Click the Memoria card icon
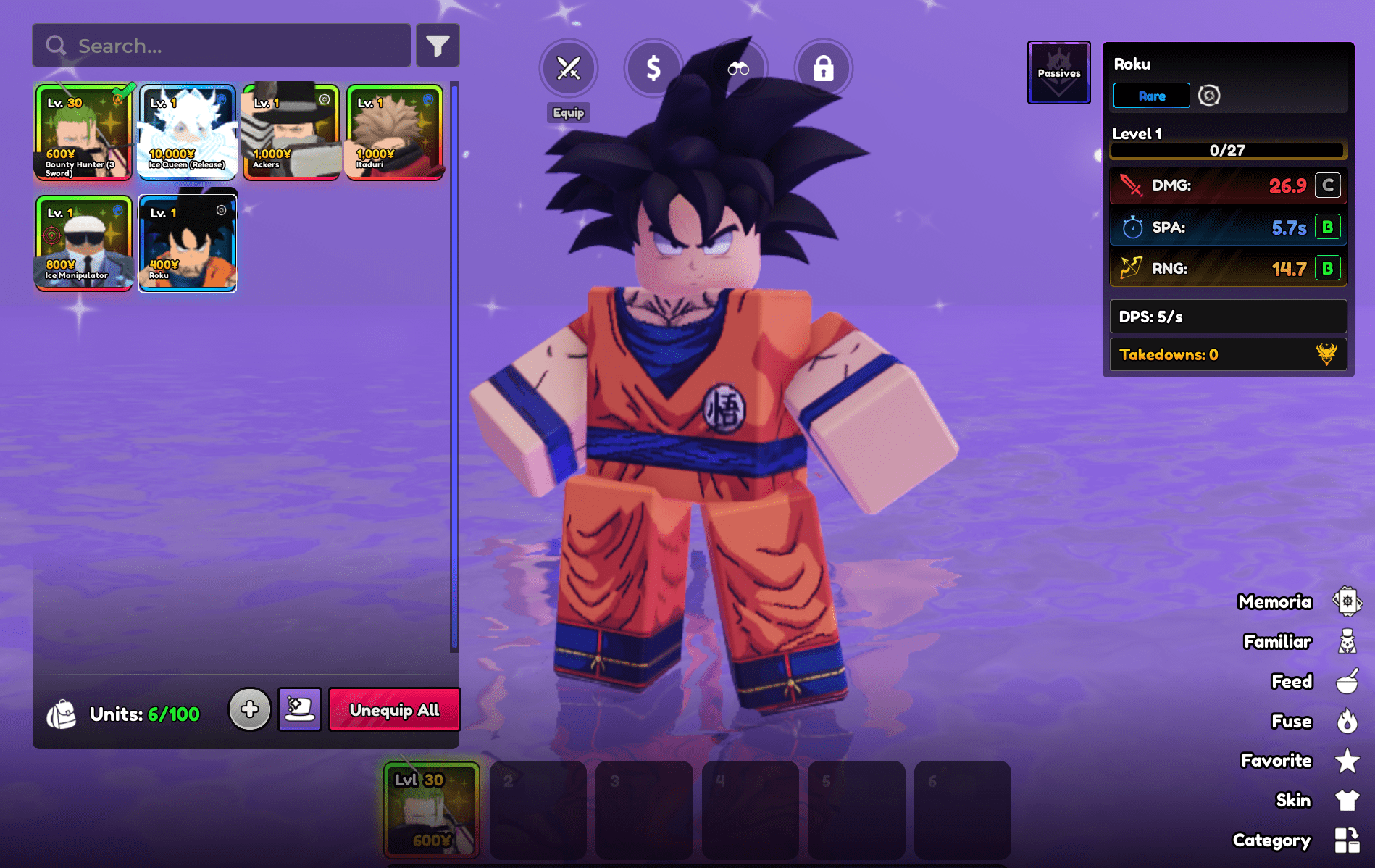This screenshot has height=868, width=1375. [1346, 602]
